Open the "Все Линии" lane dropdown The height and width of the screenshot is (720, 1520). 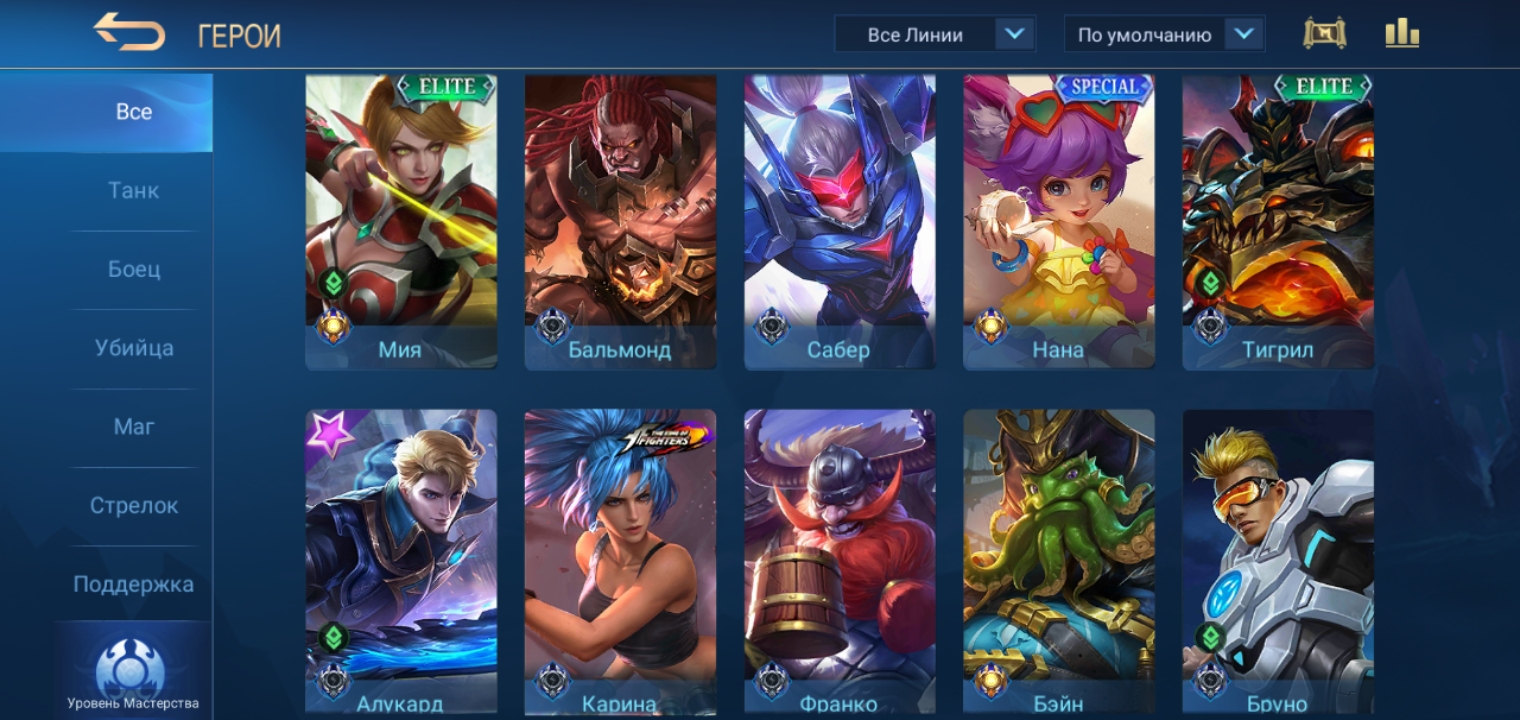[x=934, y=35]
